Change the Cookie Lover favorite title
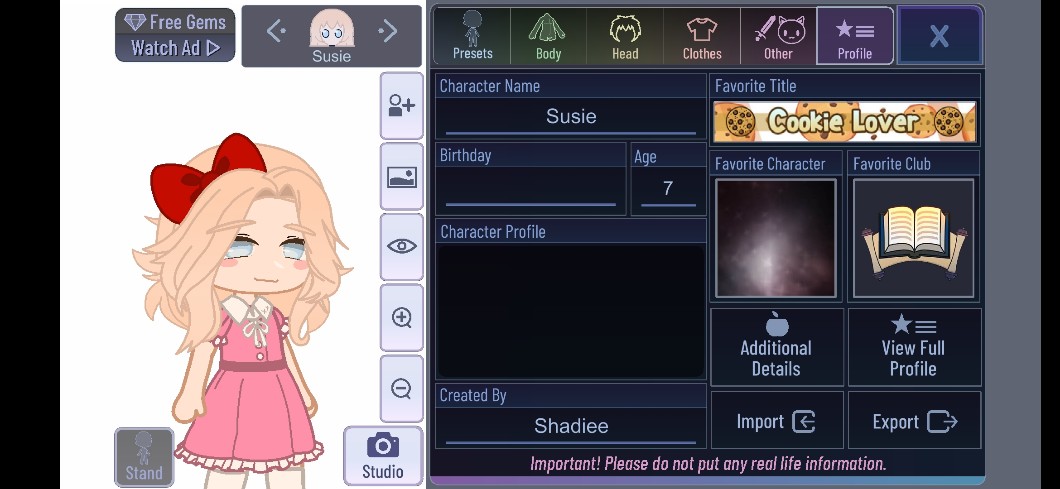This screenshot has height=489, width=1060. [845, 122]
